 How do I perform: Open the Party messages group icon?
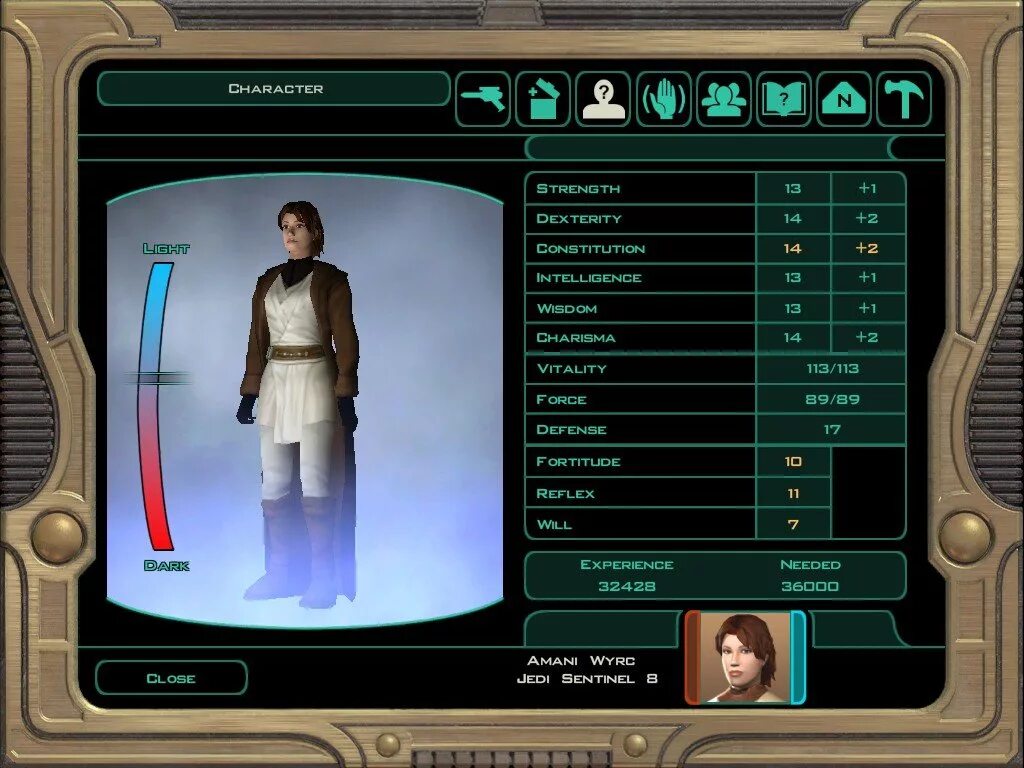pos(724,99)
